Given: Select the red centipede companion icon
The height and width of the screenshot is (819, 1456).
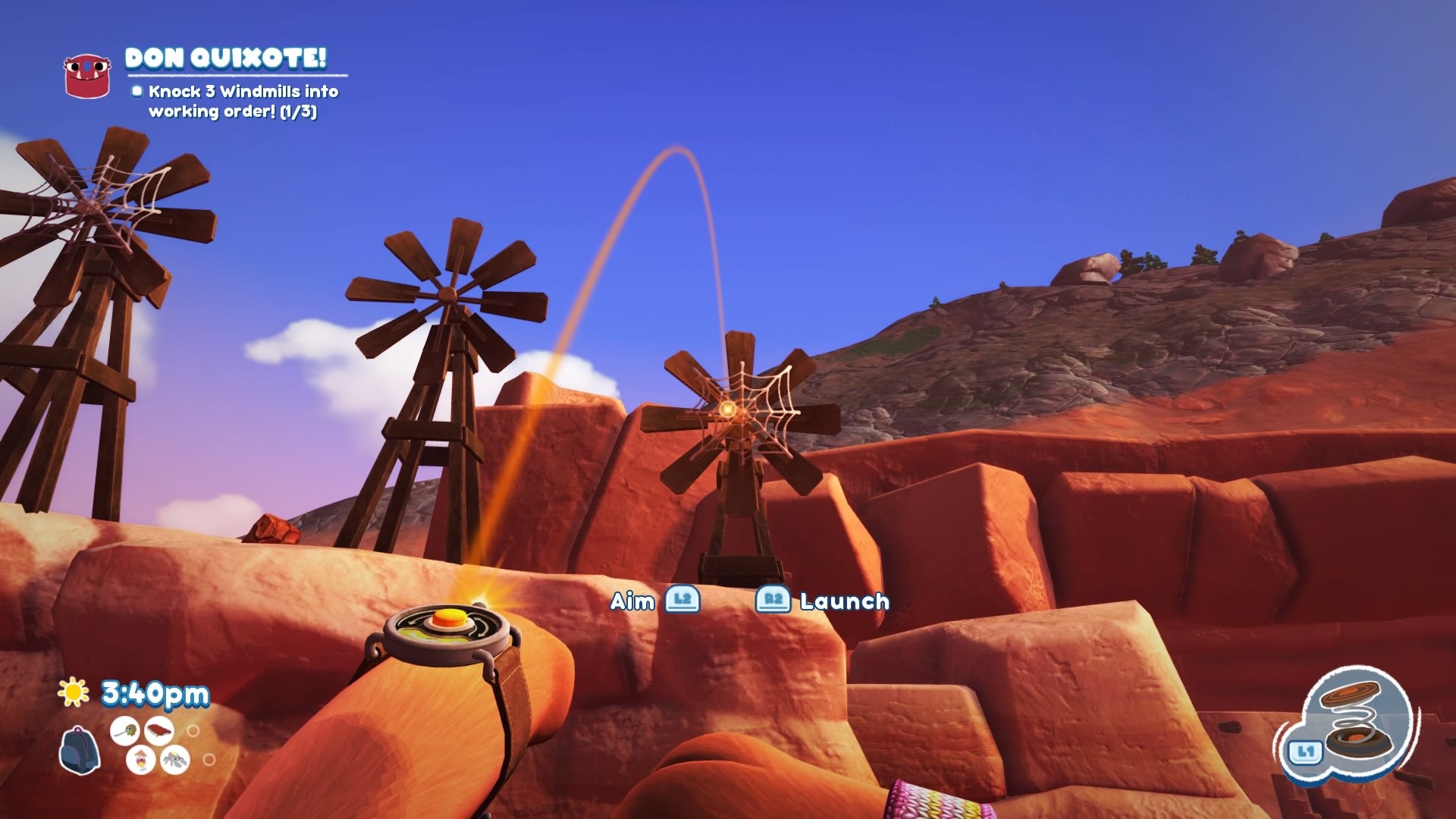Looking at the screenshot, I should coord(159,730).
